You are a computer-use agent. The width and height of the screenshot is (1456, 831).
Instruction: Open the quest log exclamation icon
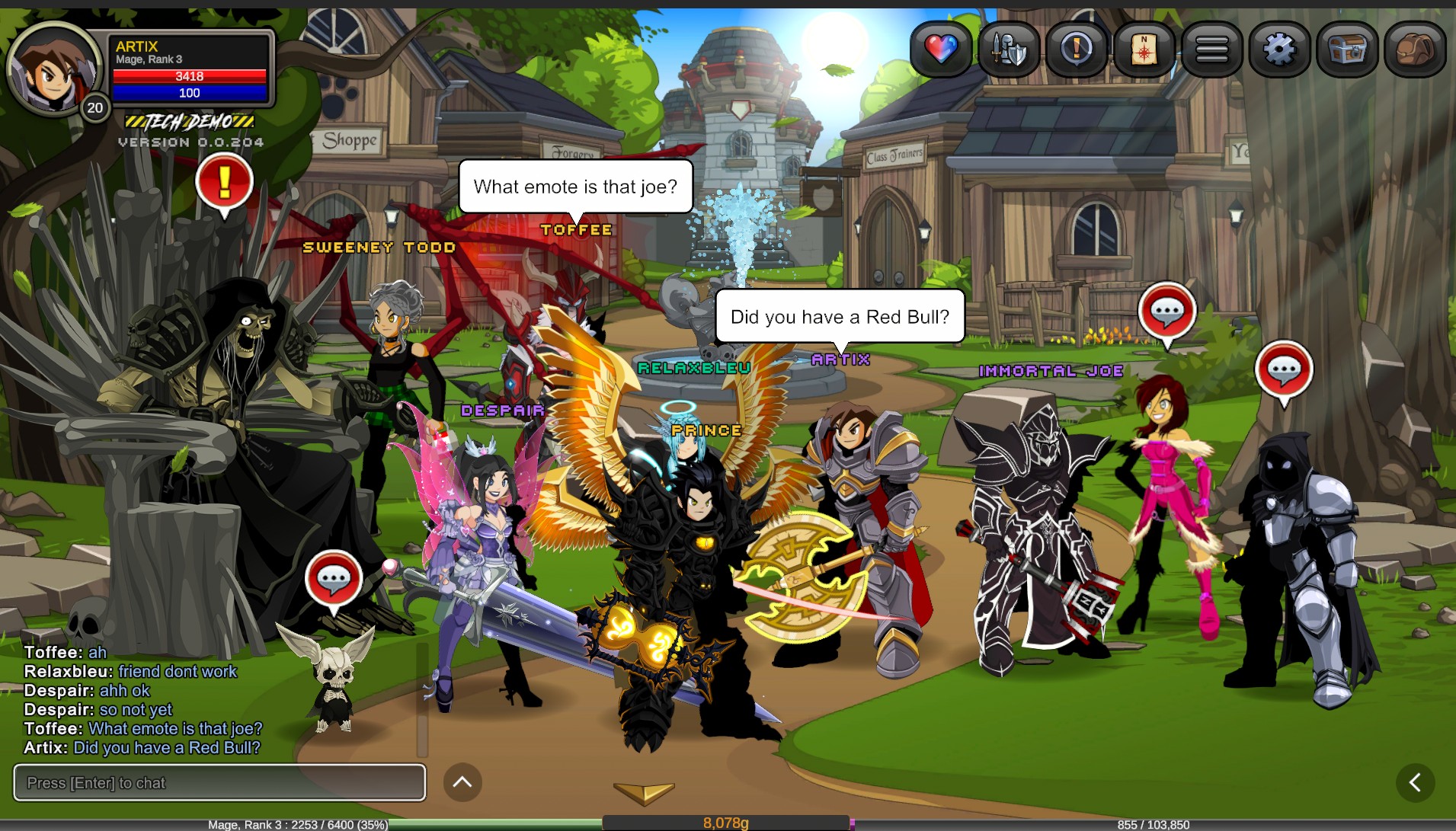pyautogui.click(x=1077, y=50)
